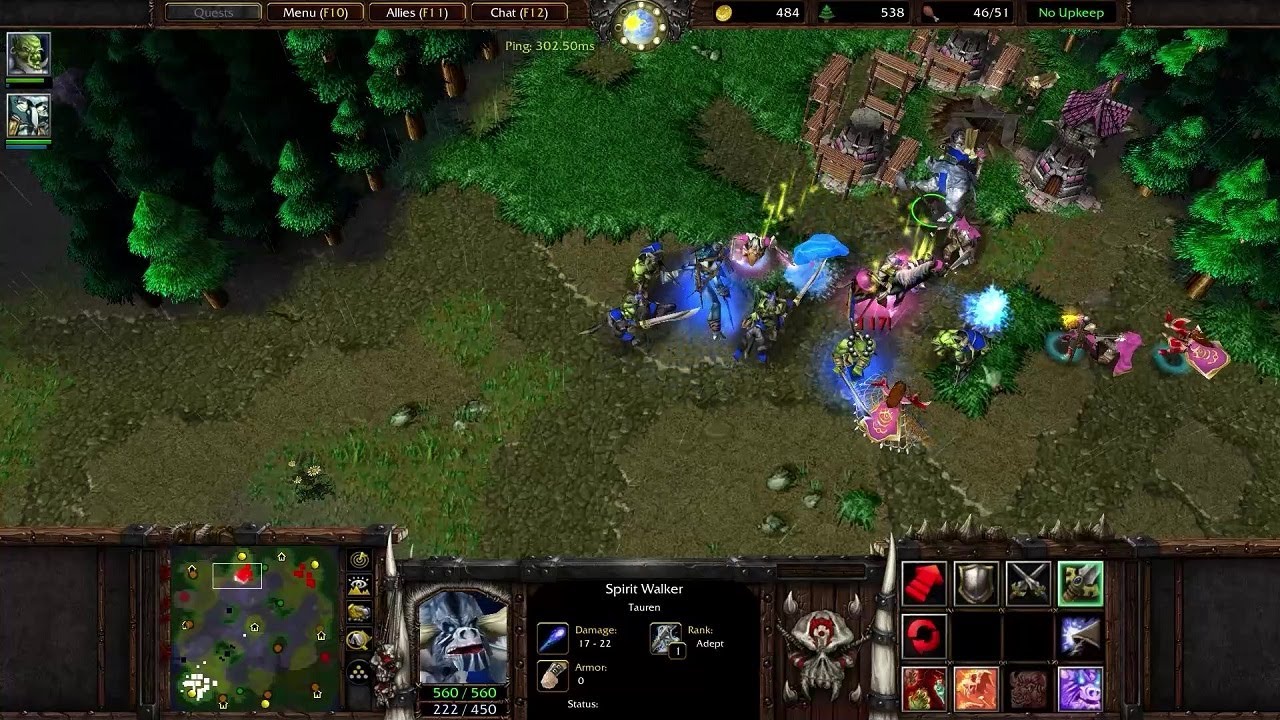Open the Allies (F11) panel

pos(416,13)
